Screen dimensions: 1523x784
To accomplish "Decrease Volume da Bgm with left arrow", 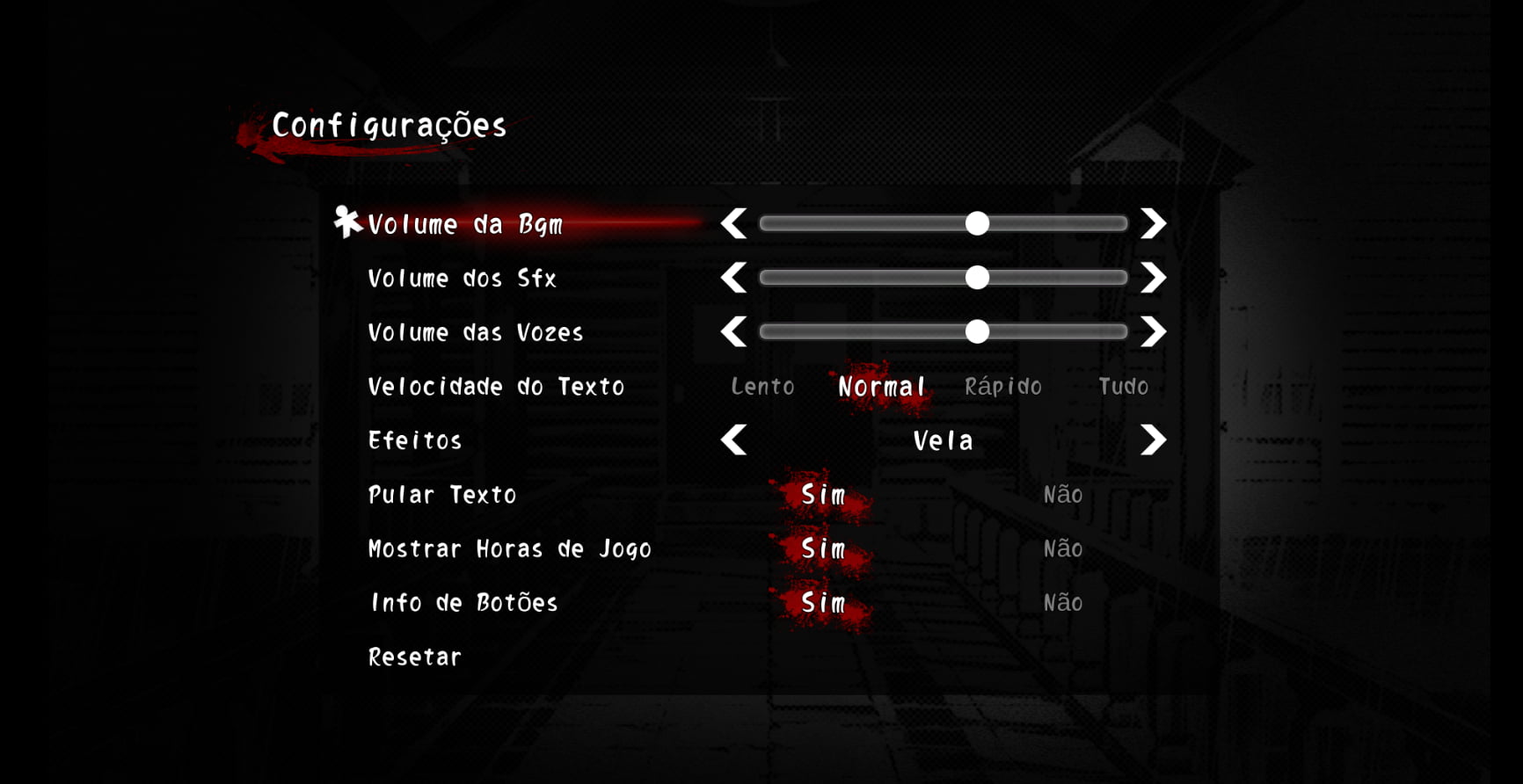I will 735,224.
